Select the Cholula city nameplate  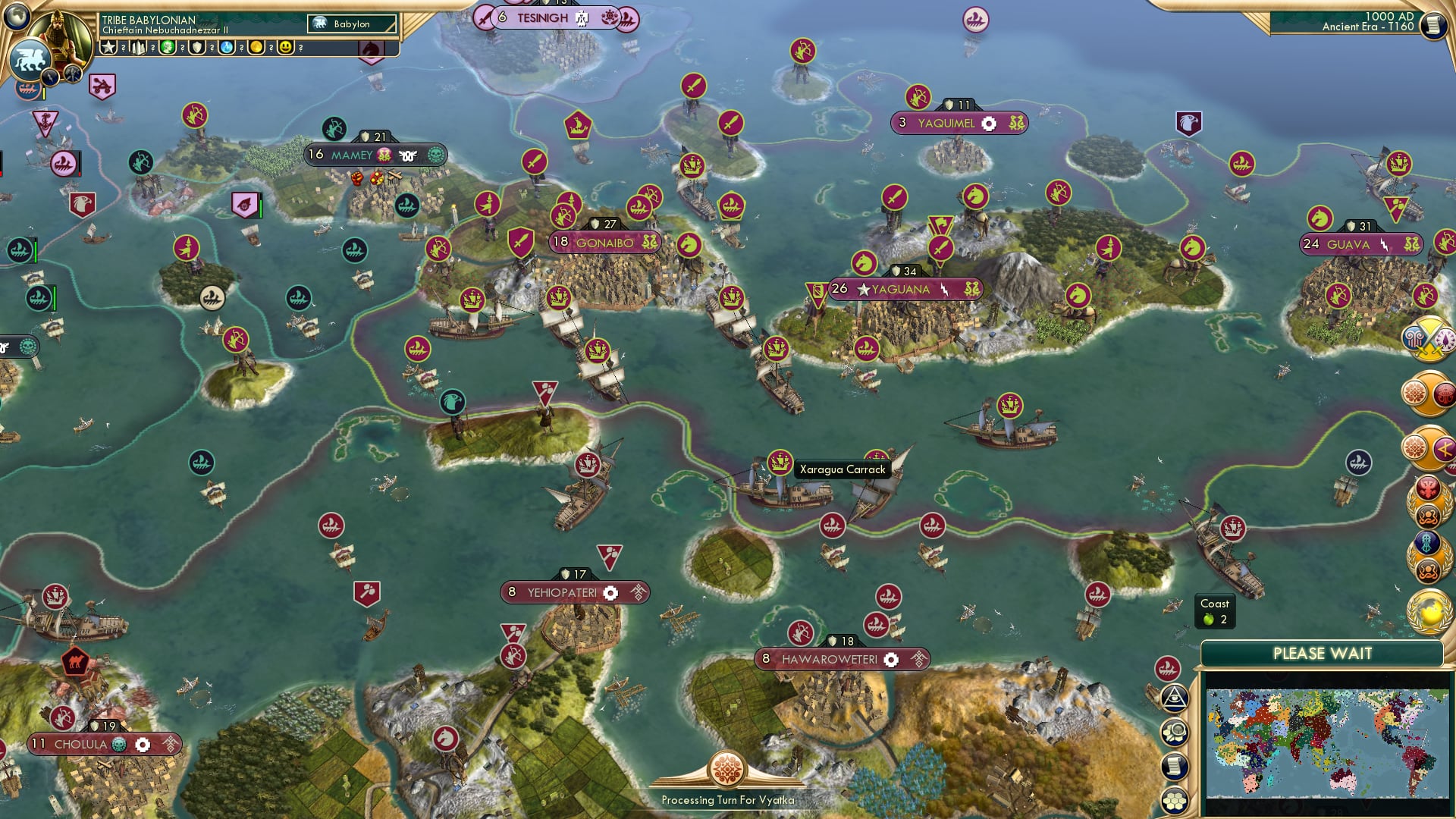tap(106, 744)
